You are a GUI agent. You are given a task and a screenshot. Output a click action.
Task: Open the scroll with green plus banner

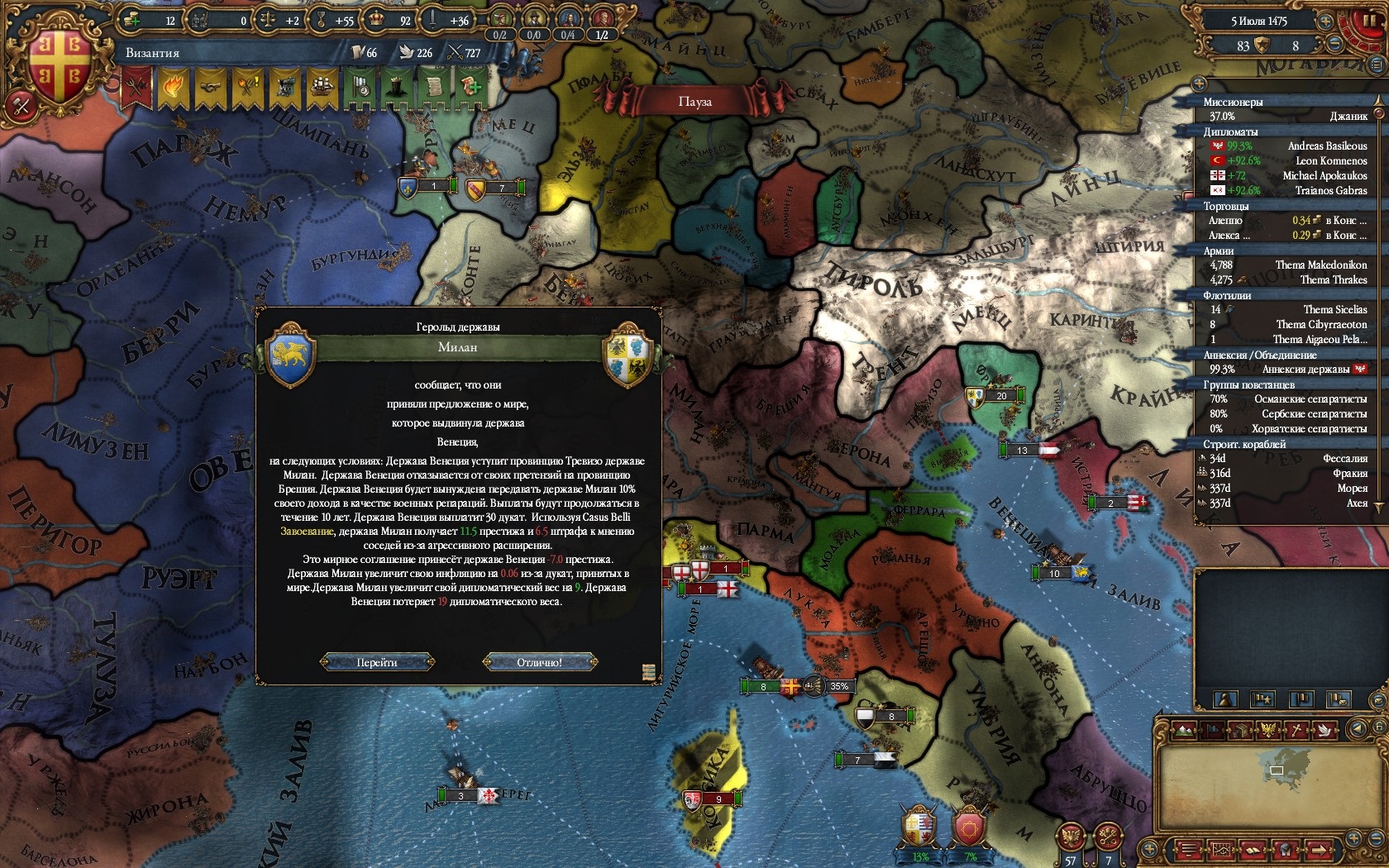[x=471, y=86]
